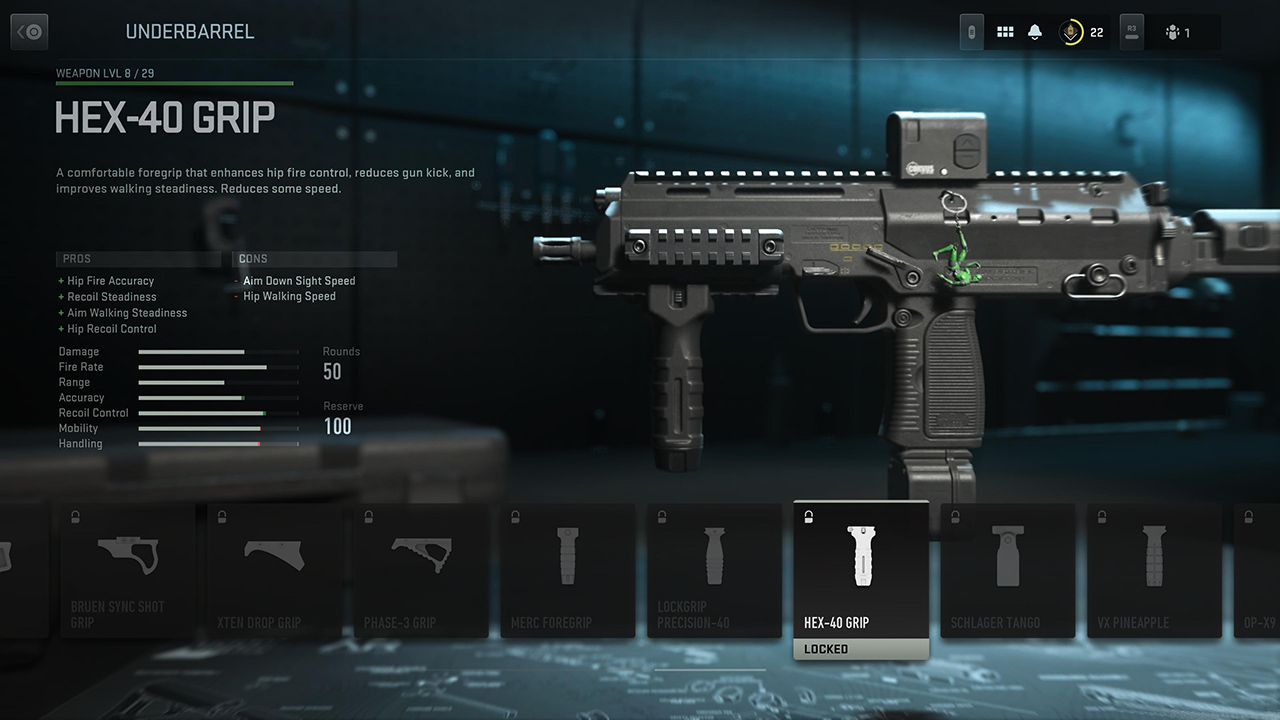This screenshot has width=1280, height=720.
Task: Click the grid menu icon near the top bar
Action: click(x=1006, y=31)
